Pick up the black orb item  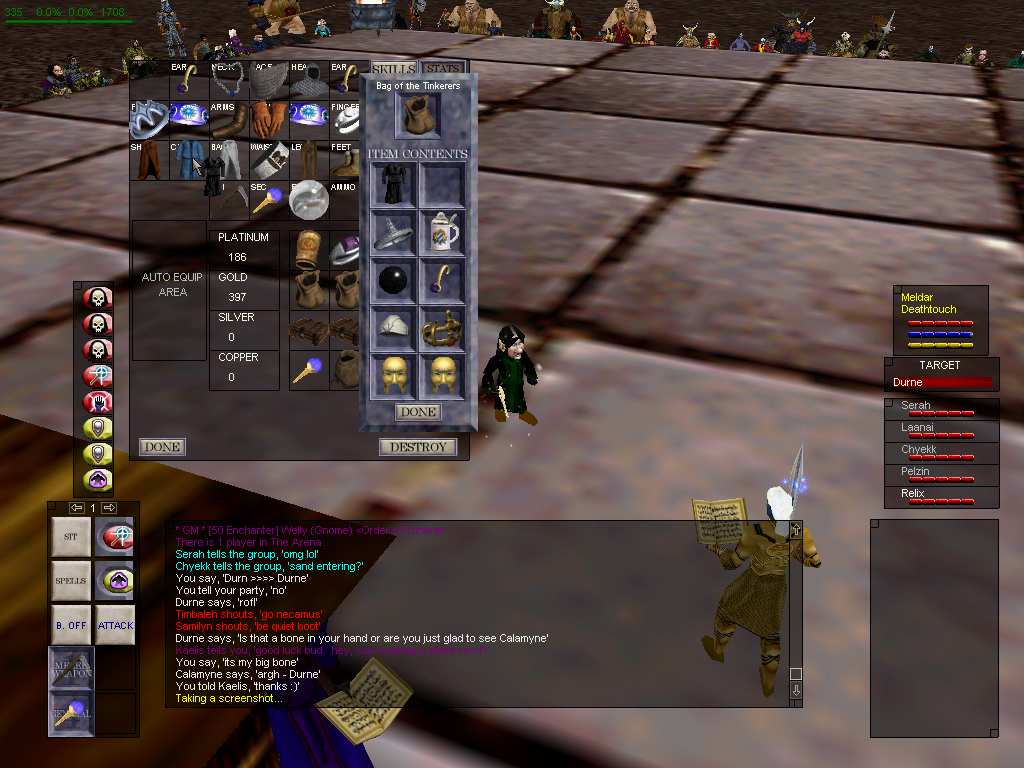click(x=392, y=279)
